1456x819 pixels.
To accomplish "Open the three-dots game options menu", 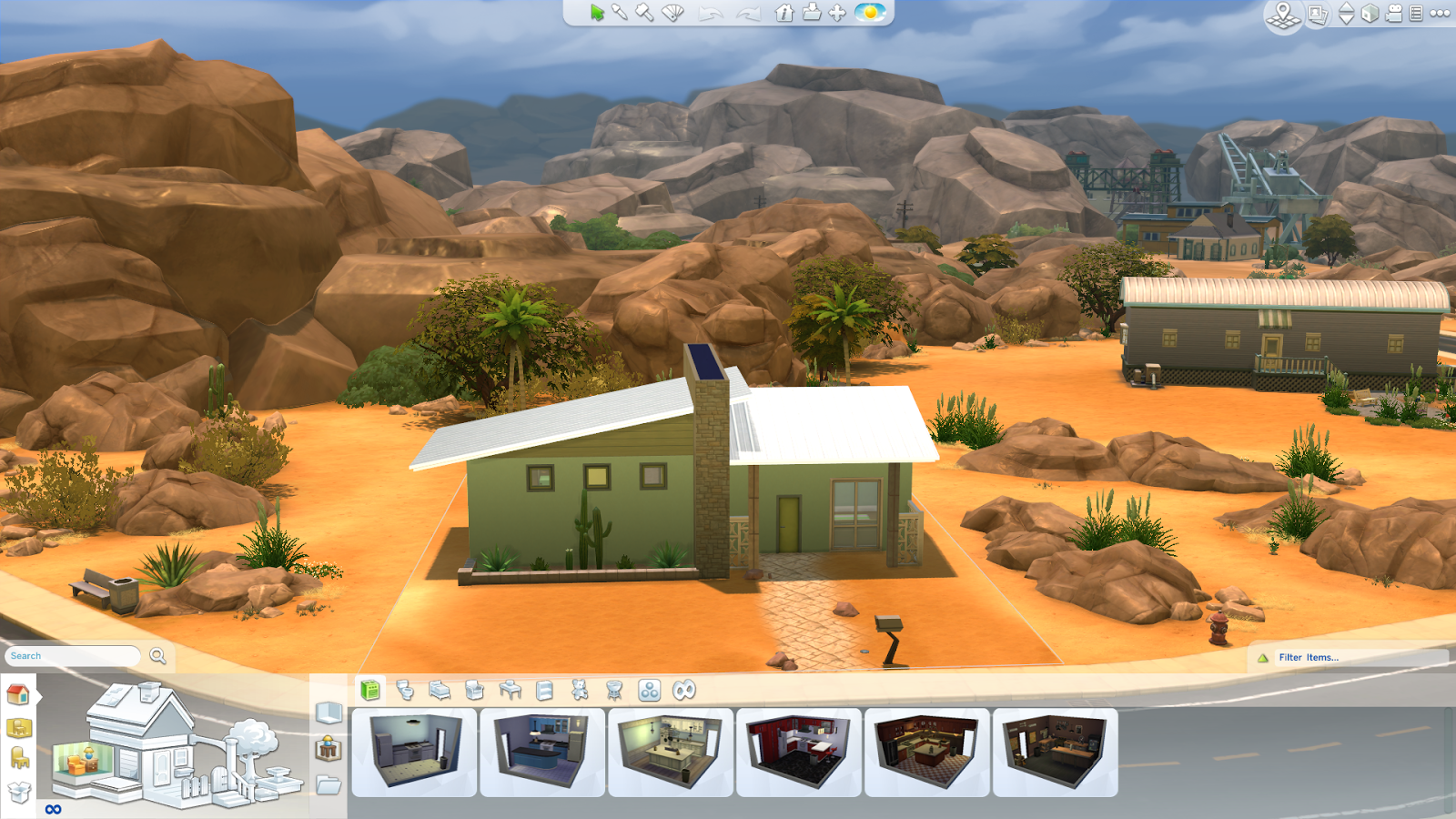I will (1440, 14).
